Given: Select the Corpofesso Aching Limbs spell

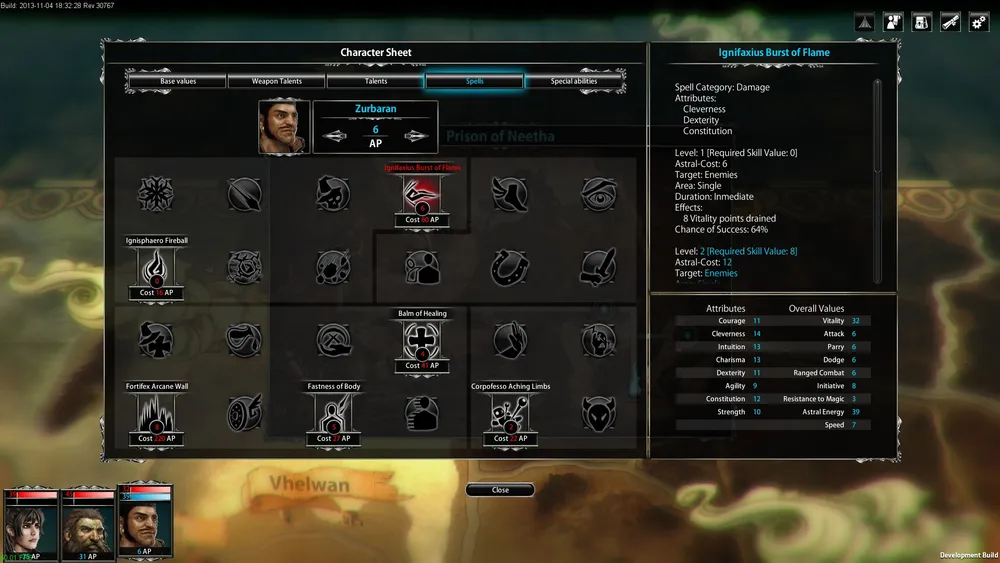Looking at the screenshot, I should 511,414.
